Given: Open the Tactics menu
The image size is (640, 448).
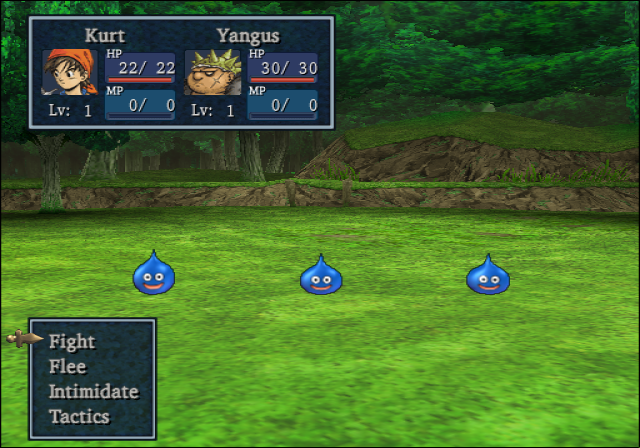Looking at the screenshot, I should pyautogui.click(x=79, y=416).
